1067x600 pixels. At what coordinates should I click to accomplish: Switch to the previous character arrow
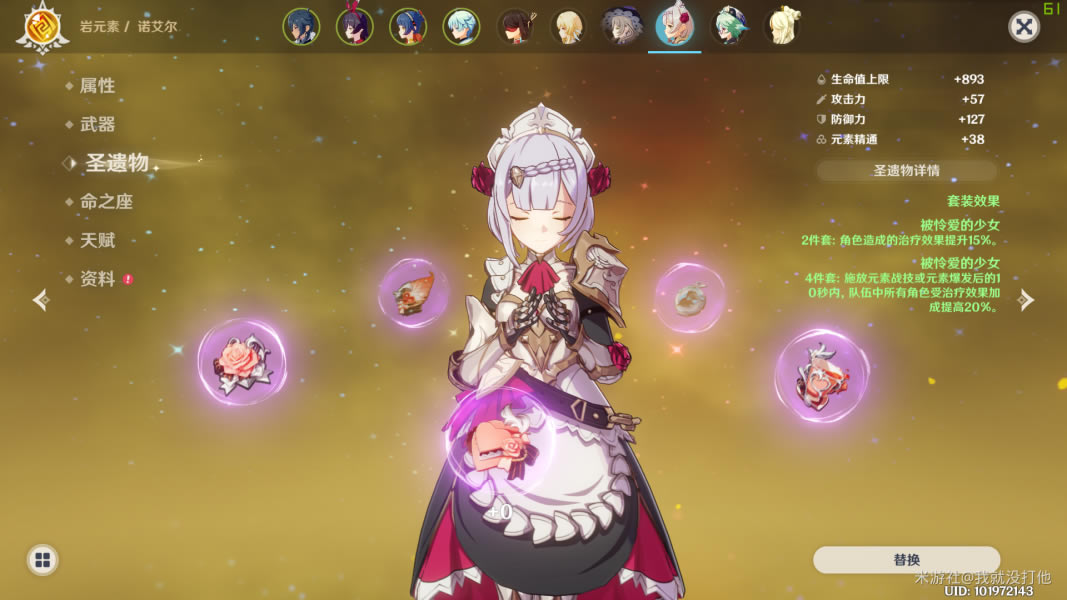tap(41, 300)
